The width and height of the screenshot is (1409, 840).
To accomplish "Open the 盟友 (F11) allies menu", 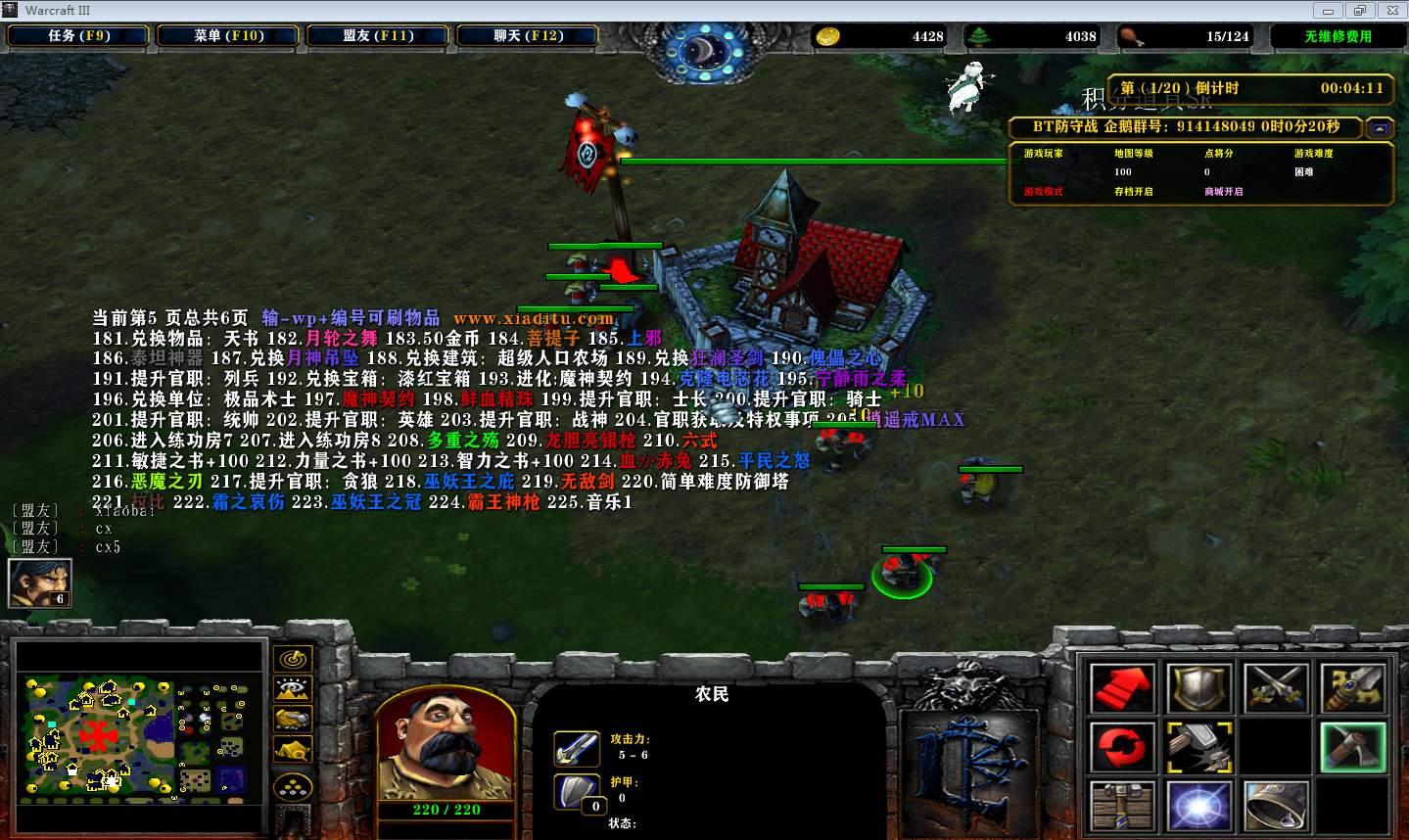I will pos(378,36).
